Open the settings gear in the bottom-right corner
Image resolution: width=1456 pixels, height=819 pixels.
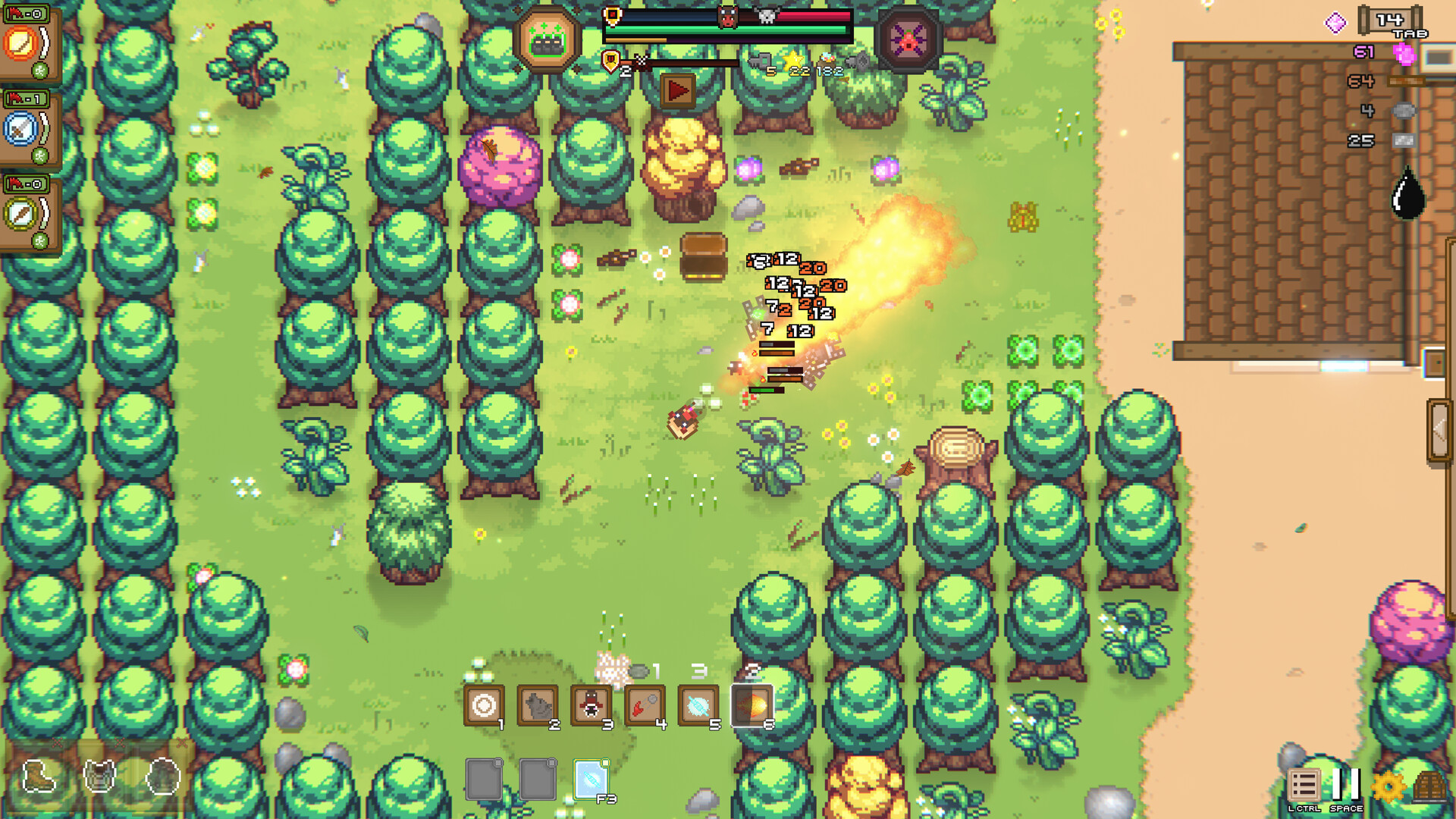[1389, 786]
